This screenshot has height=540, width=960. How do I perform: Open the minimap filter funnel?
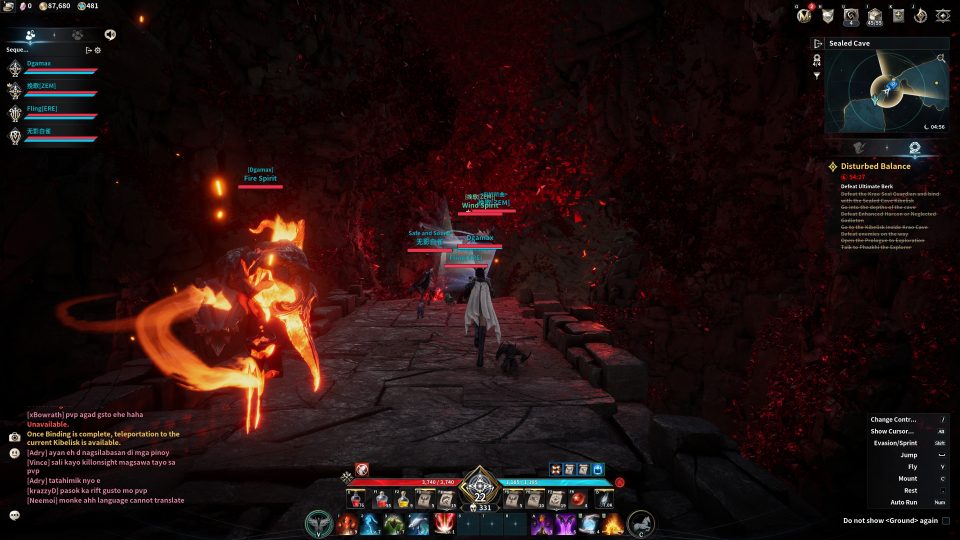click(x=817, y=75)
